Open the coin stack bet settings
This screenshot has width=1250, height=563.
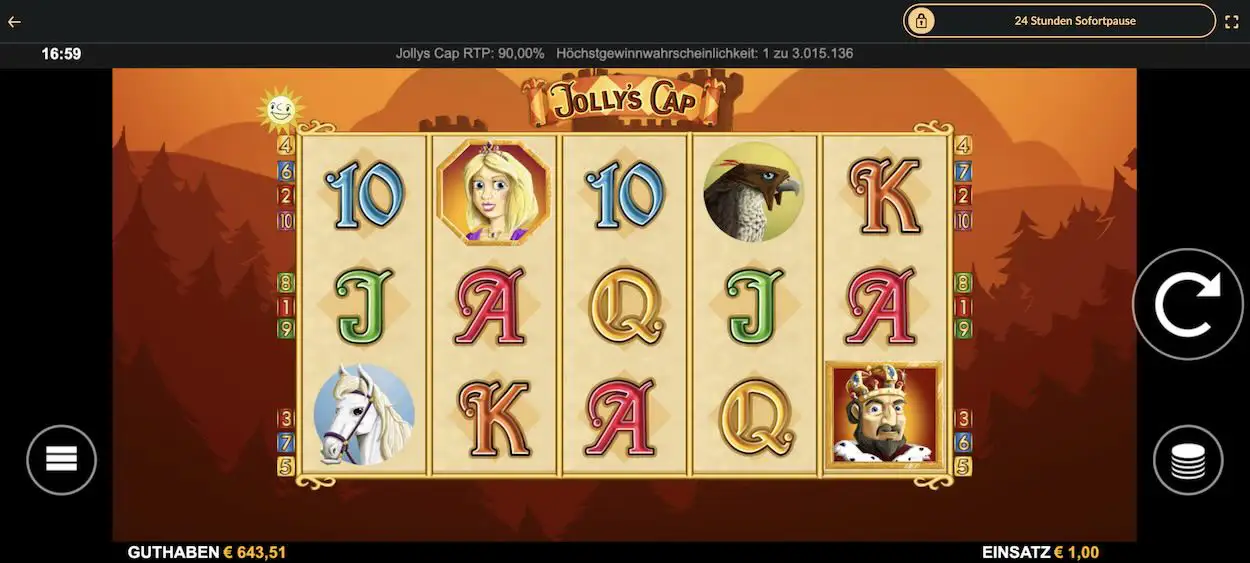pos(1188,460)
